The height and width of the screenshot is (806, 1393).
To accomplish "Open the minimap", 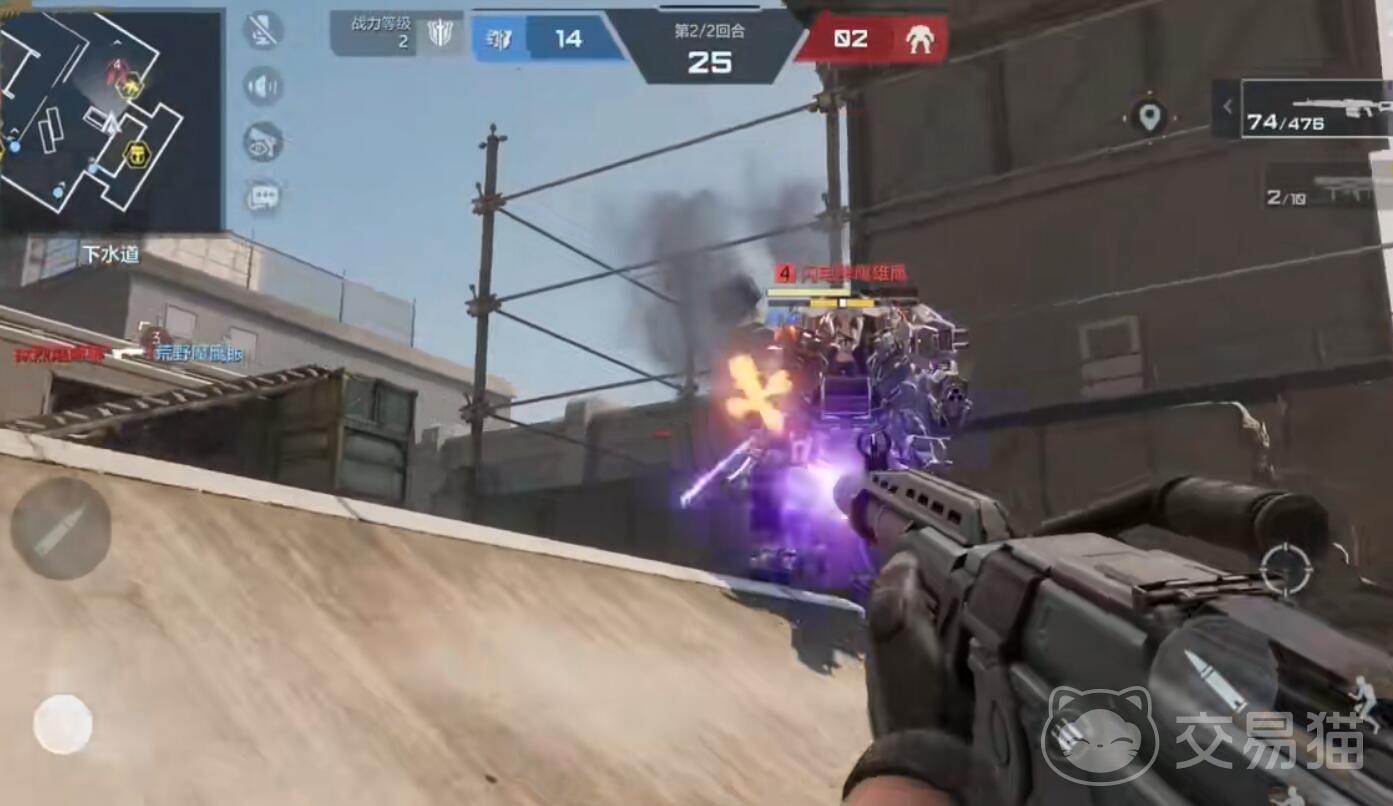I will pyautogui.click(x=110, y=120).
